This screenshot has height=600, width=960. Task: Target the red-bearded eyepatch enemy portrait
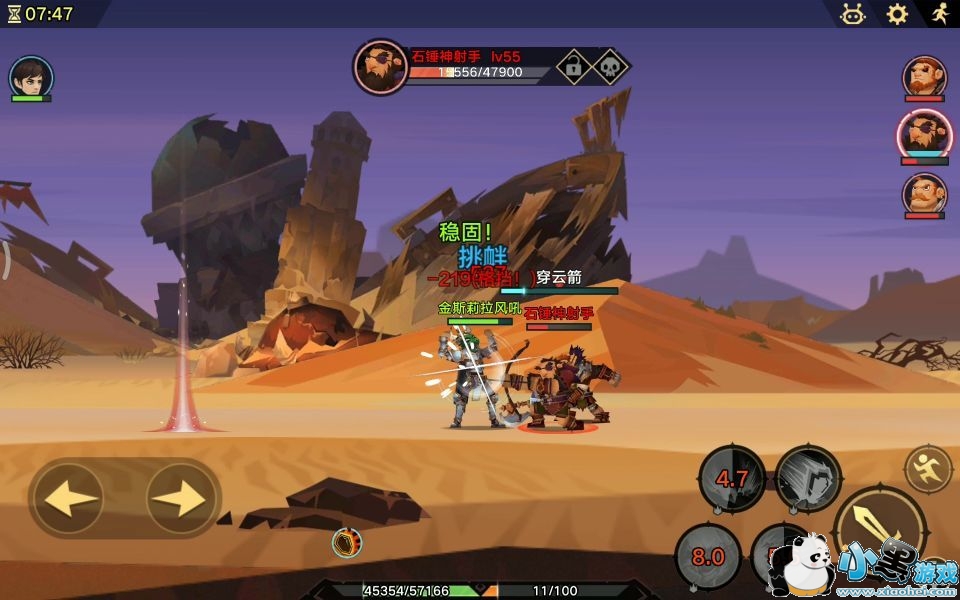click(924, 77)
